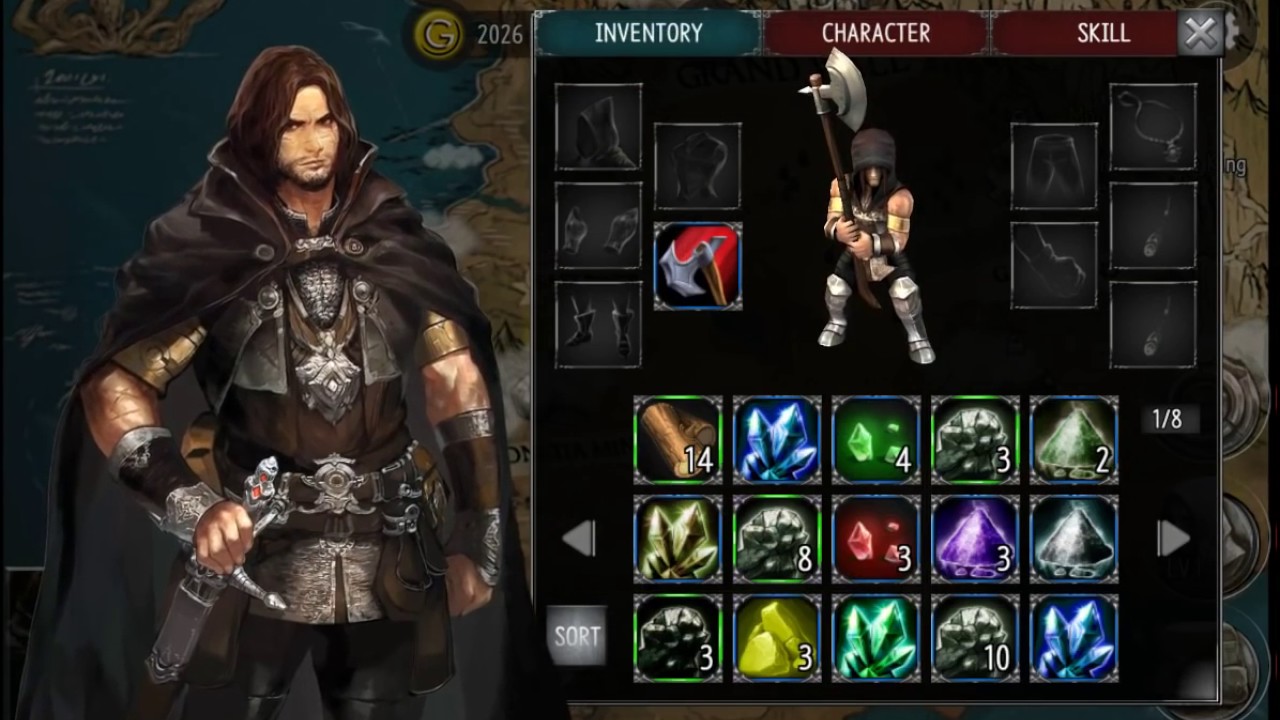The height and width of the screenshot is (720, 1280).
Task: Open the empty hood equipment slot
Action: click(599, 126)
